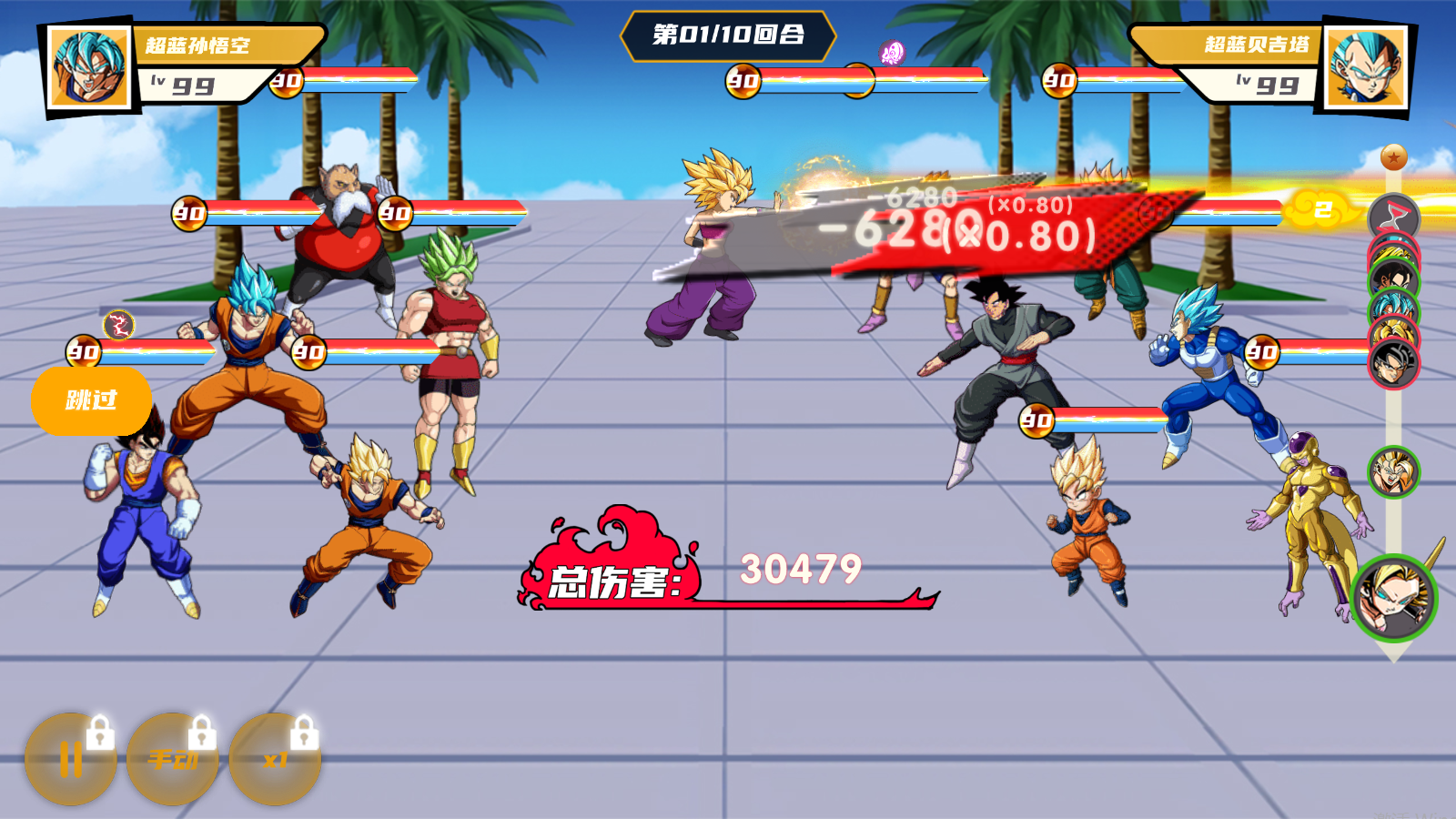Select the large active-turn portrait at timeline bottom
The height and width of the screenshot is (819, 1456).
point(1393,597)
